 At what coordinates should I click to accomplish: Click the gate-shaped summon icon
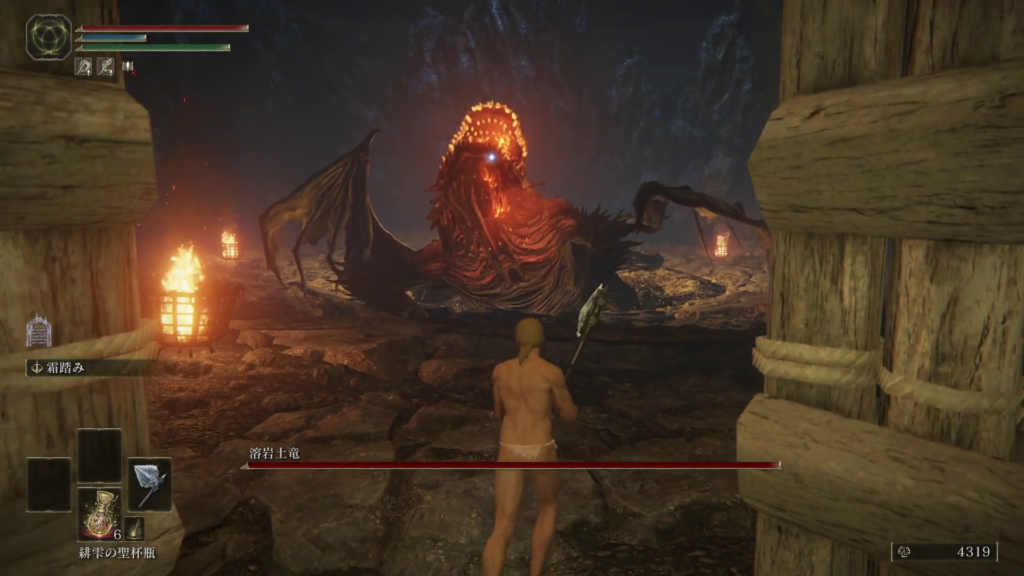[x=38, y=331]
